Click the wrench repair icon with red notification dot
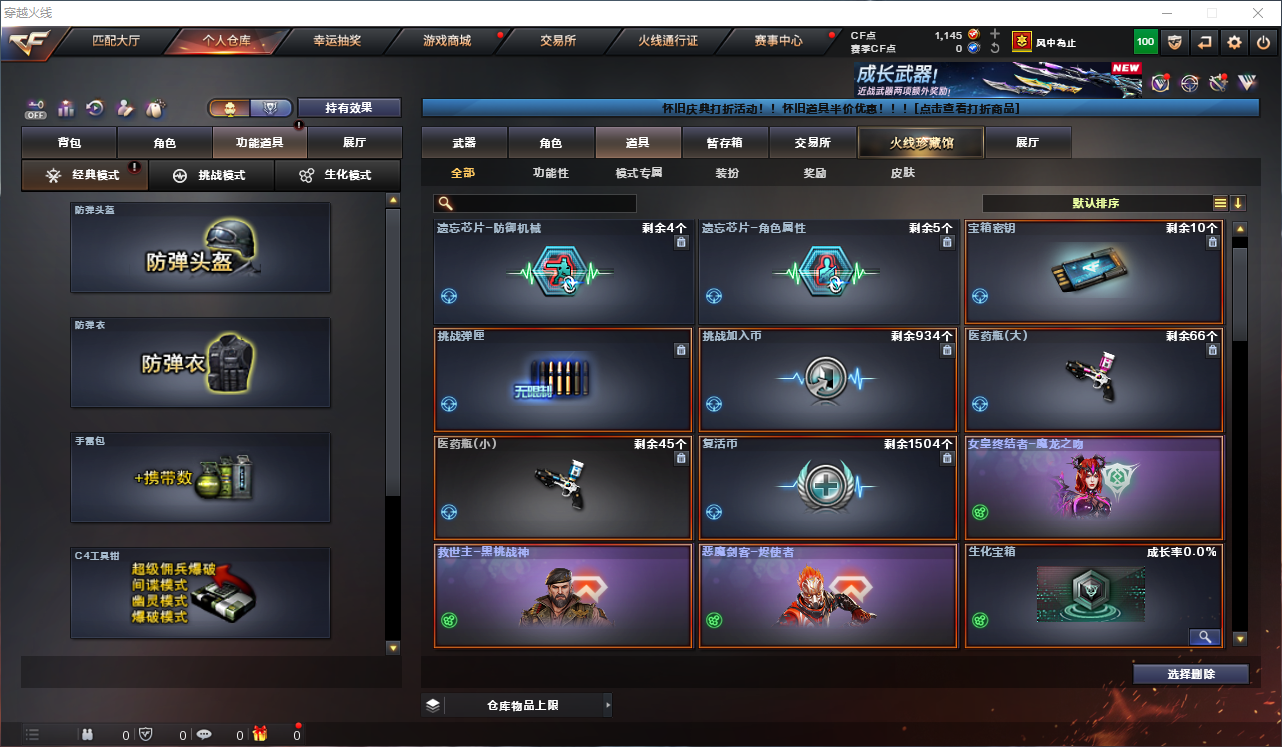1282x747 pixels. click(x=1218, y=83)
